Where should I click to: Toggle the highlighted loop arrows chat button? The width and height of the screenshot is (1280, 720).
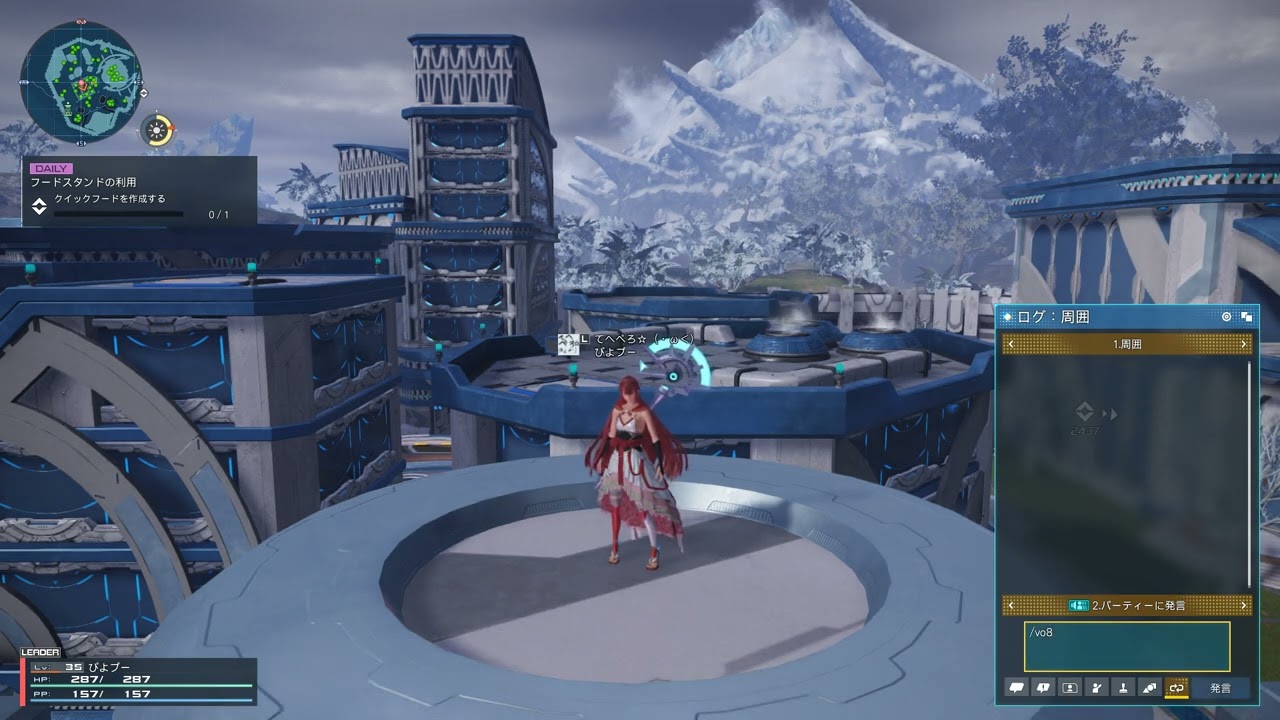coord(1176,688)
